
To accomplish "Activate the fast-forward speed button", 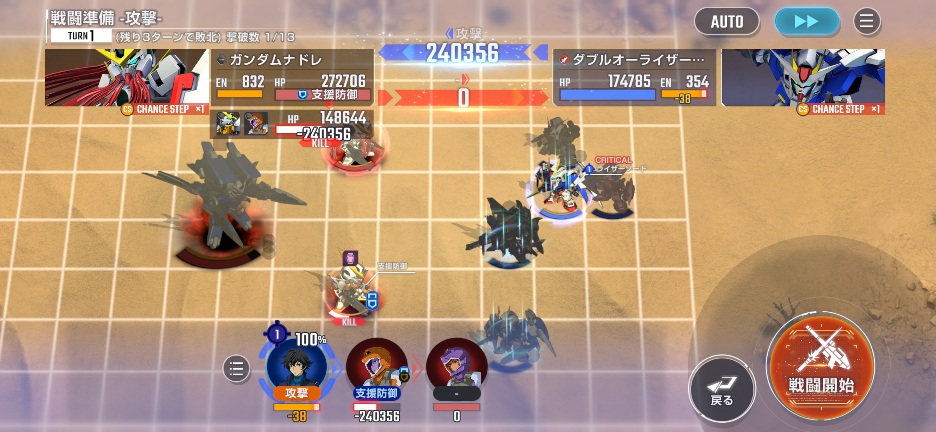I will pyautogui.click(x=807, y=21).
